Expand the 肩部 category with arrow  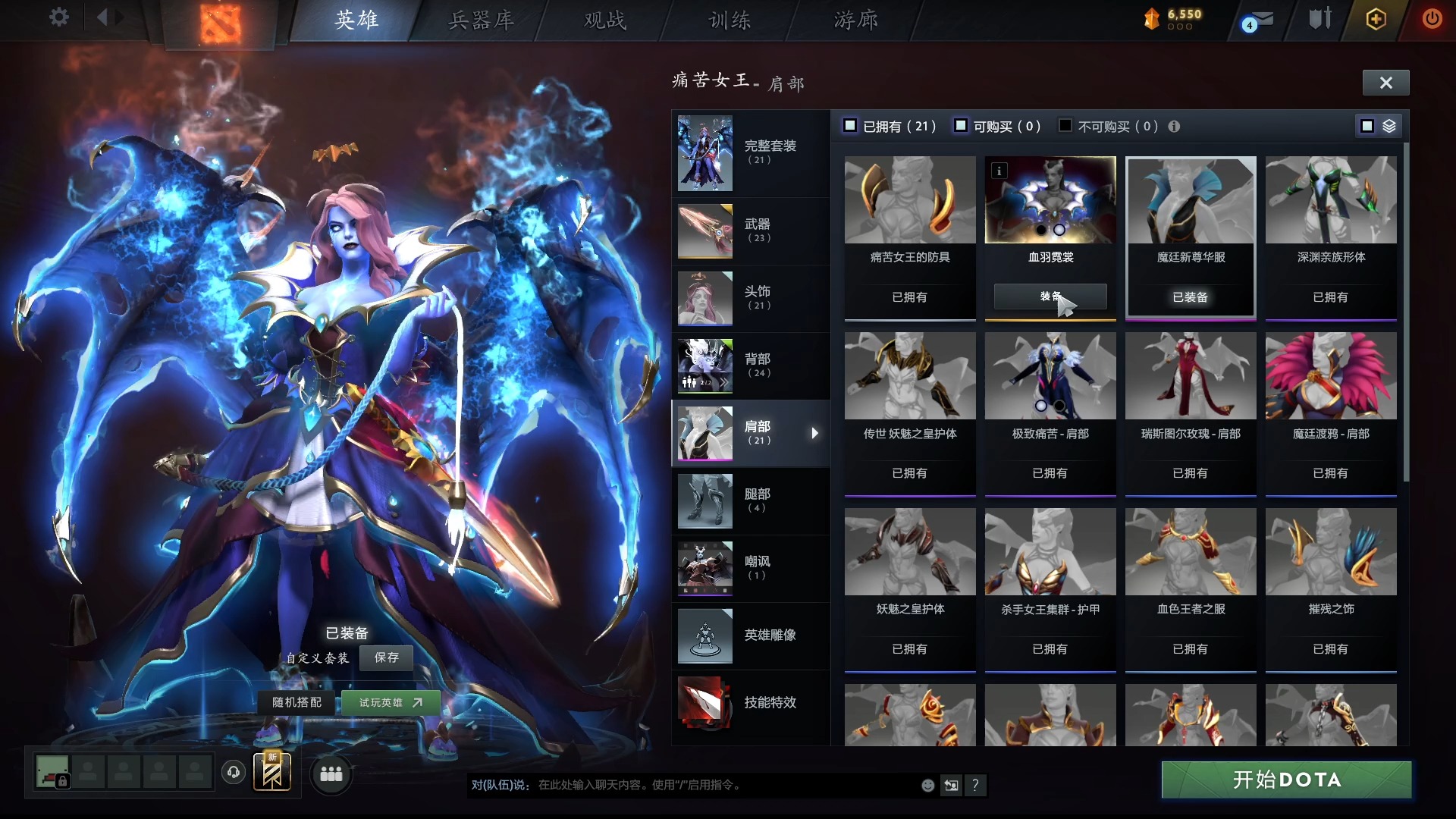point(815,433)
